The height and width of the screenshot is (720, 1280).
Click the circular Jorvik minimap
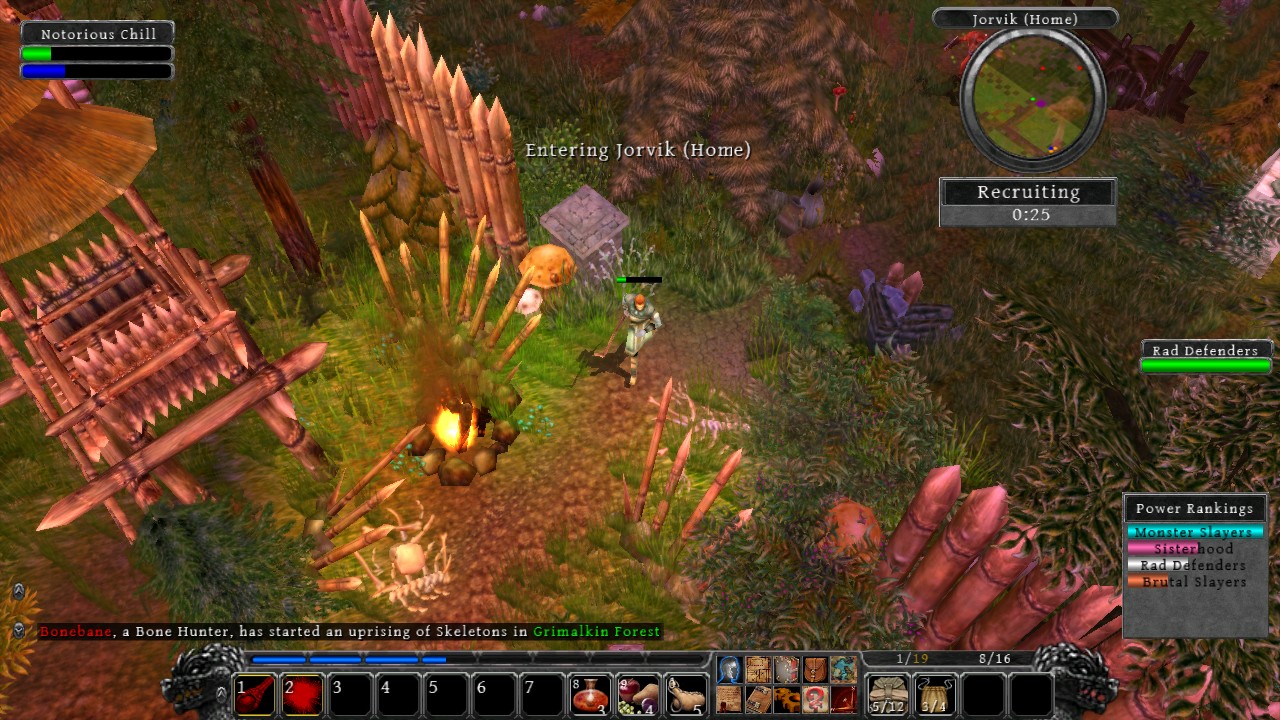pos(1032,97)
